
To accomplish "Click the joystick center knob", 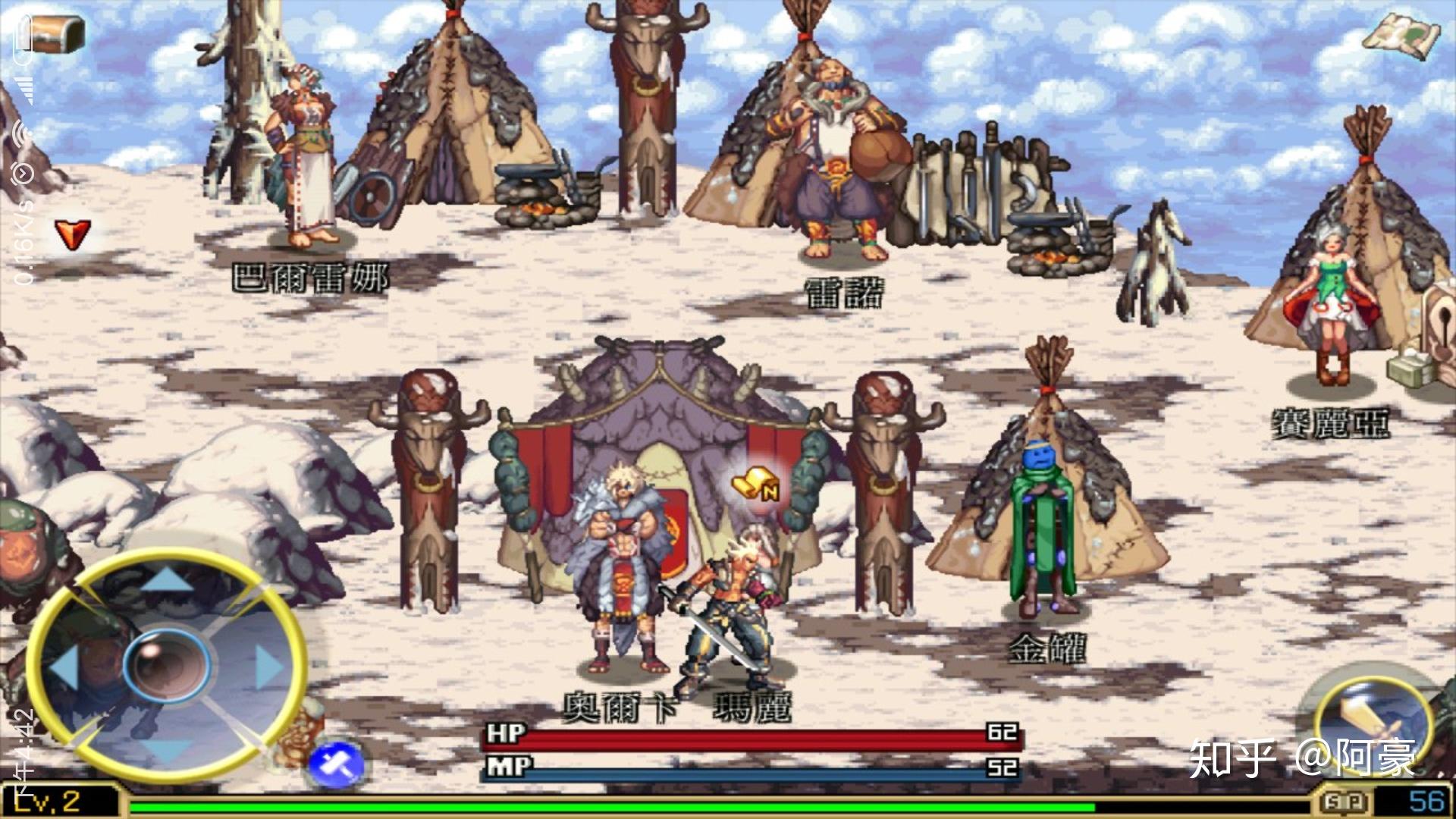I will click(167, 665).
